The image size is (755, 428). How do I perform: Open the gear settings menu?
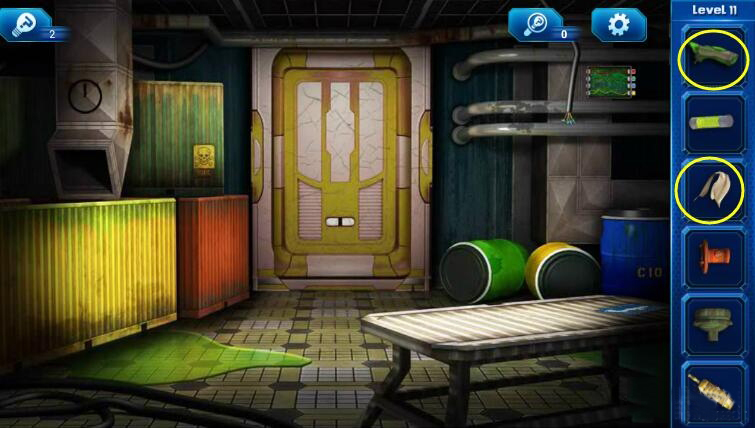click(618, 24)
